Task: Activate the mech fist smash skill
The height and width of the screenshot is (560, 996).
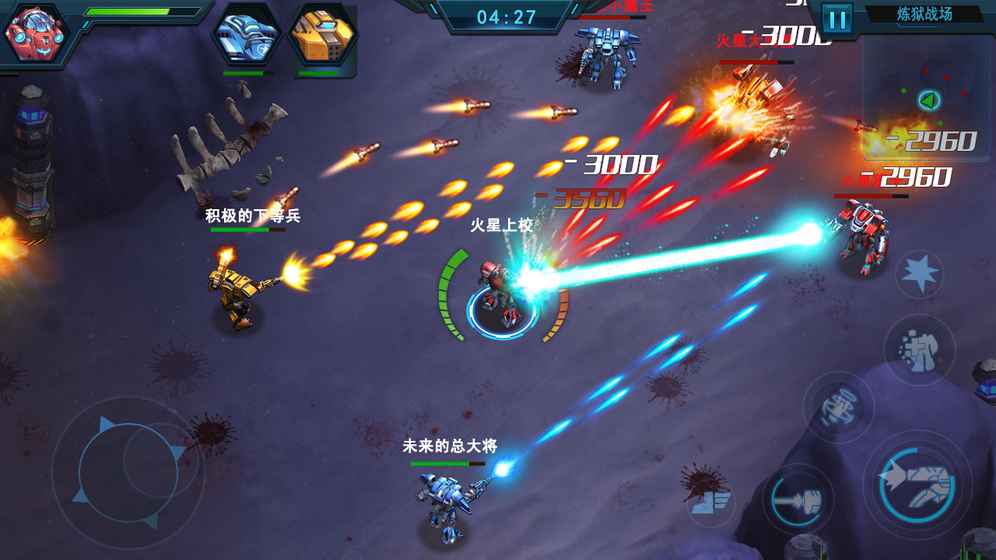Action: [x=918, y=349]
